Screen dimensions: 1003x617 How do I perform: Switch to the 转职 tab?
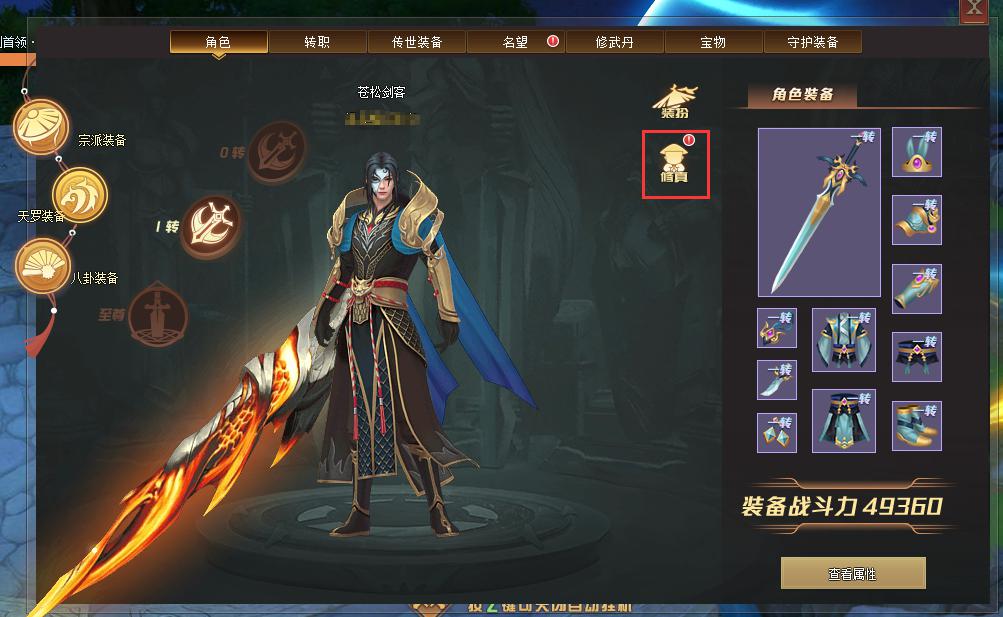tap(317, 42)
